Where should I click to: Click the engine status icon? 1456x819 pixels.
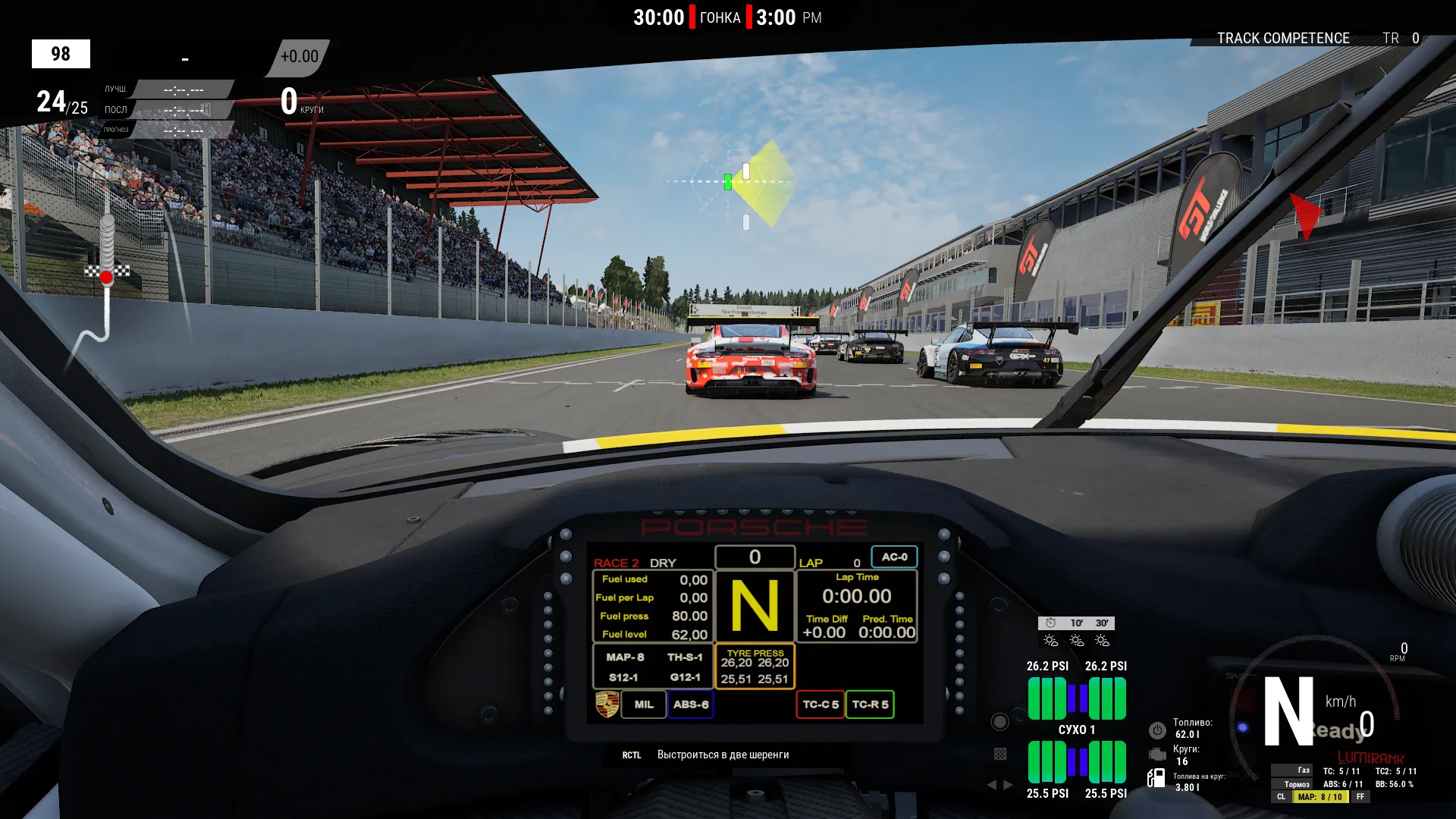1157,755
